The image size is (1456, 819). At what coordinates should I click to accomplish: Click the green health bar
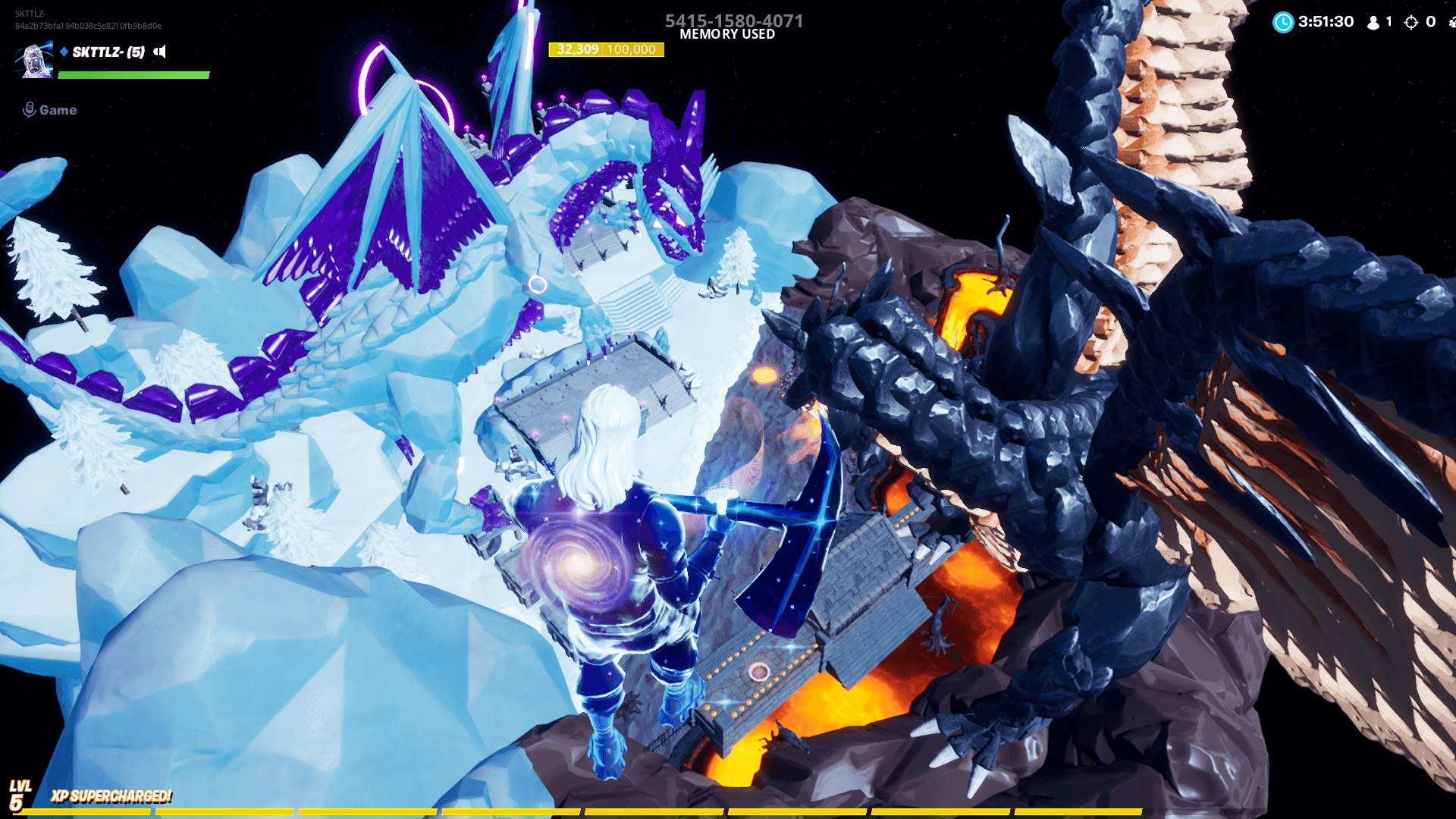(x=133, y=75)
